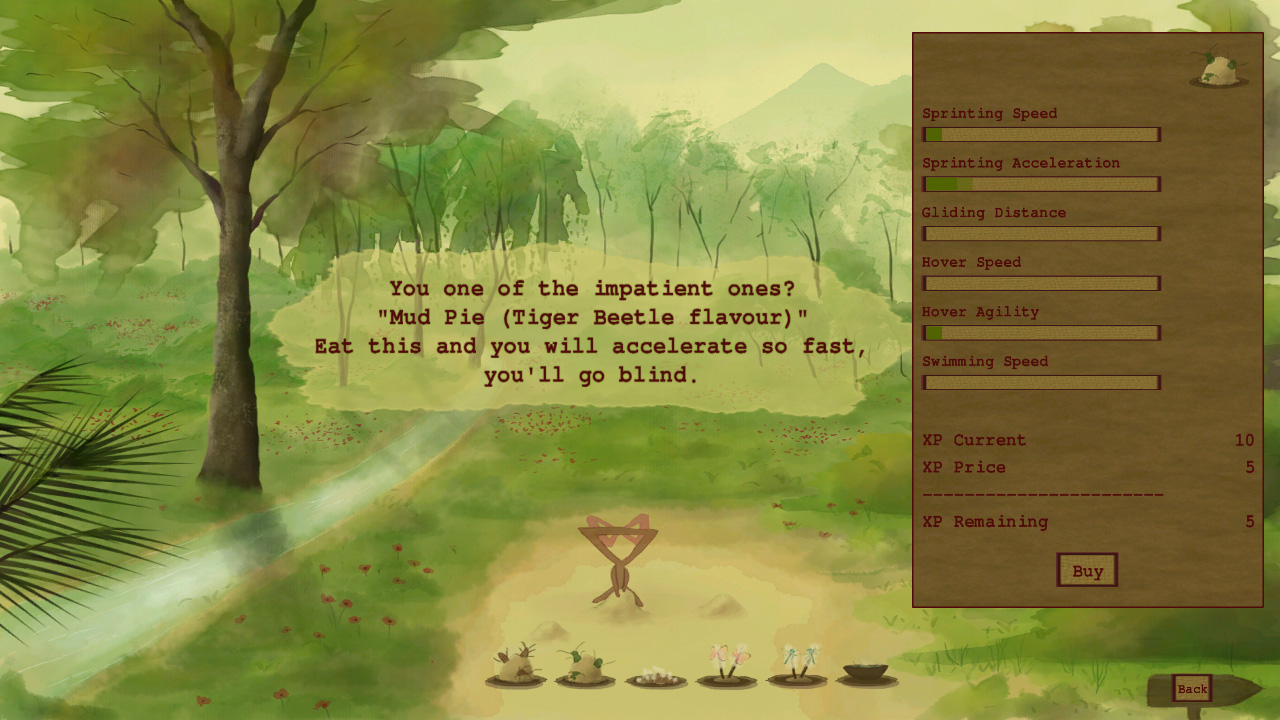Choose the plate of white grubs
This screenshot has height=720, width=1280.
(x=656, y=677)
